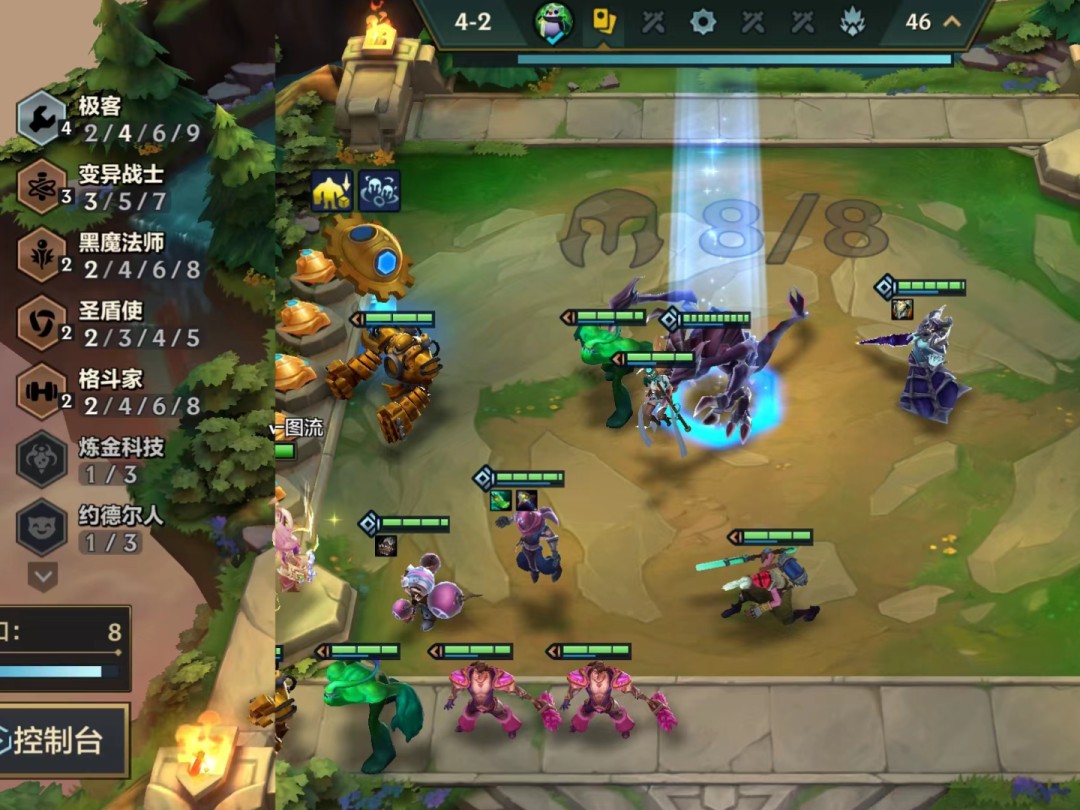View the 圣盾使 trait info
The height and width of the screenshot is (810, 1080).
click(x=42, y=323)
